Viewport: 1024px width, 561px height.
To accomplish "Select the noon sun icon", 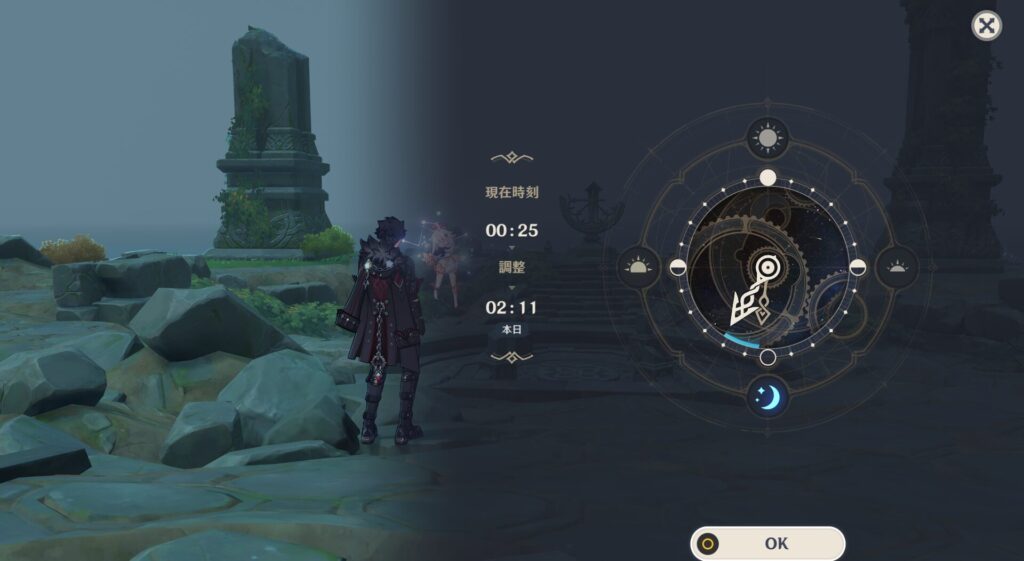I will pos(767,139).
